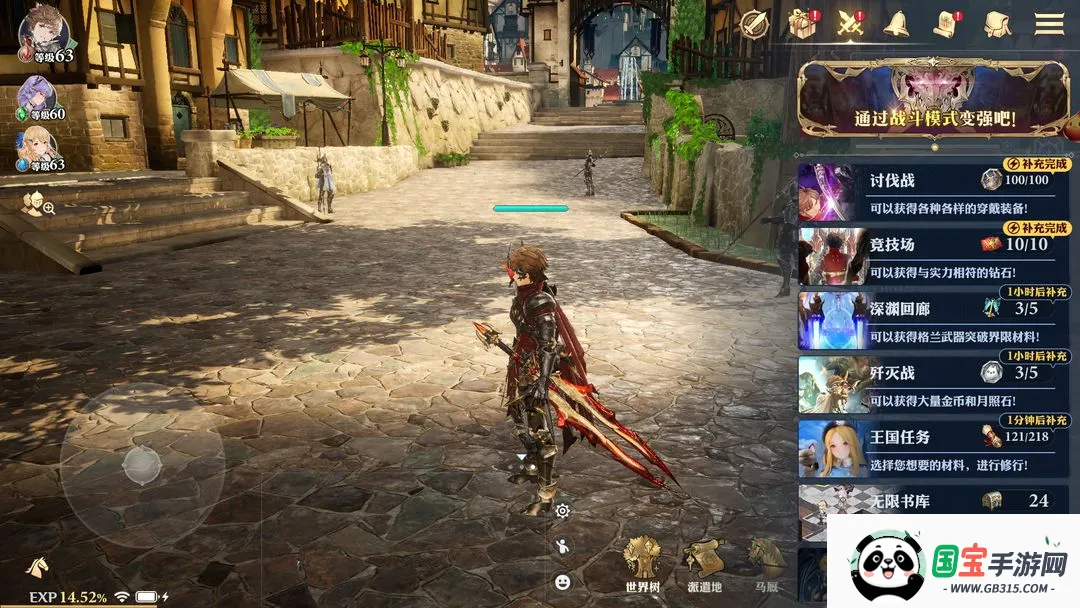Open the gift box rewards icon
The image size is (1080, 608).
pos(803,23)
